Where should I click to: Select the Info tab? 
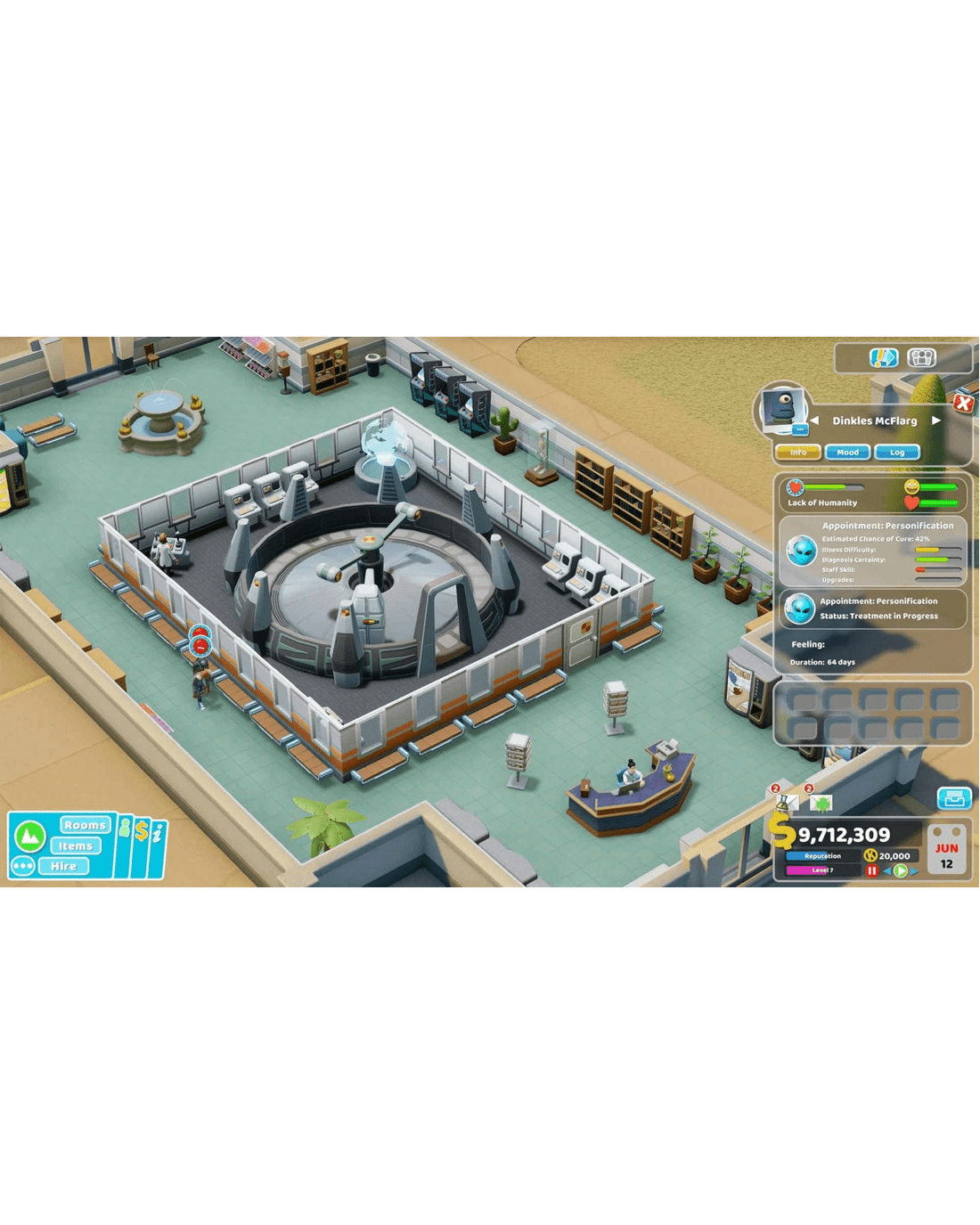tap(798, 453)
